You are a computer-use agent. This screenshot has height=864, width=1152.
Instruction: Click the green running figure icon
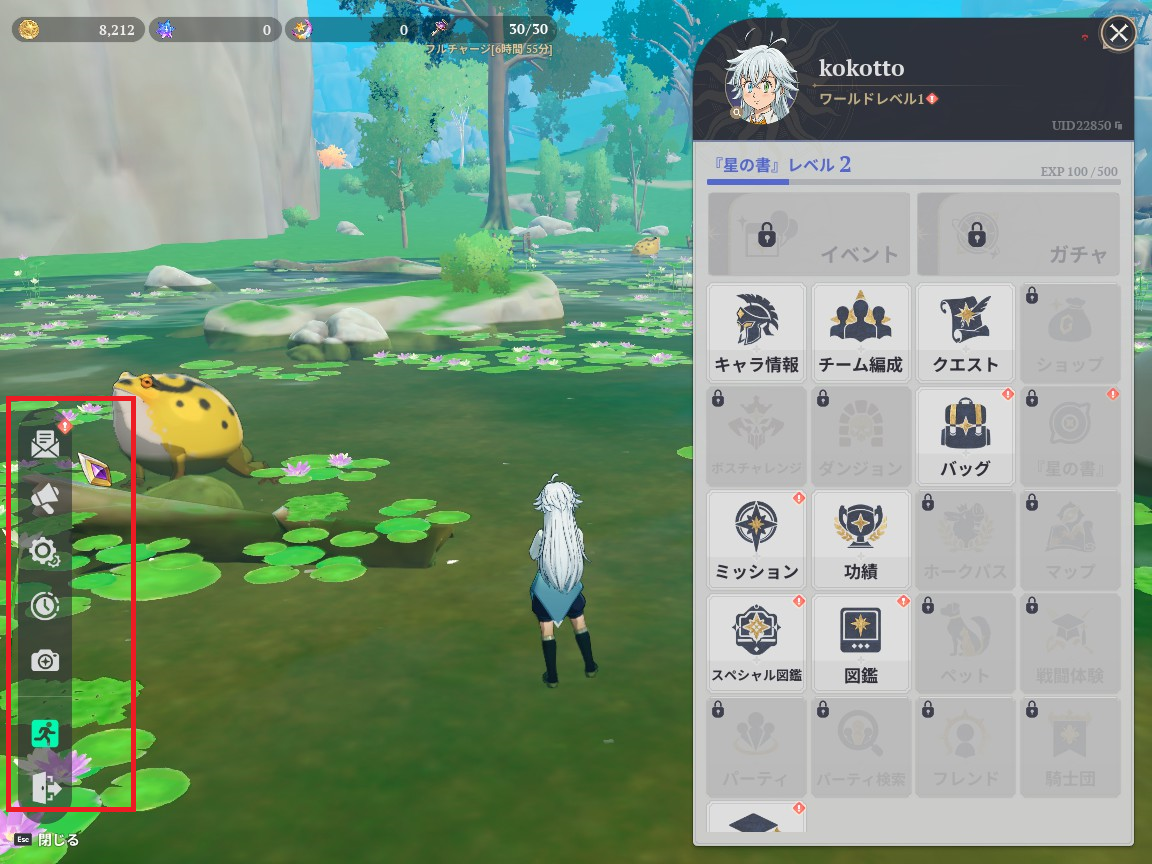pyautogui.click(x=45, y=733)
